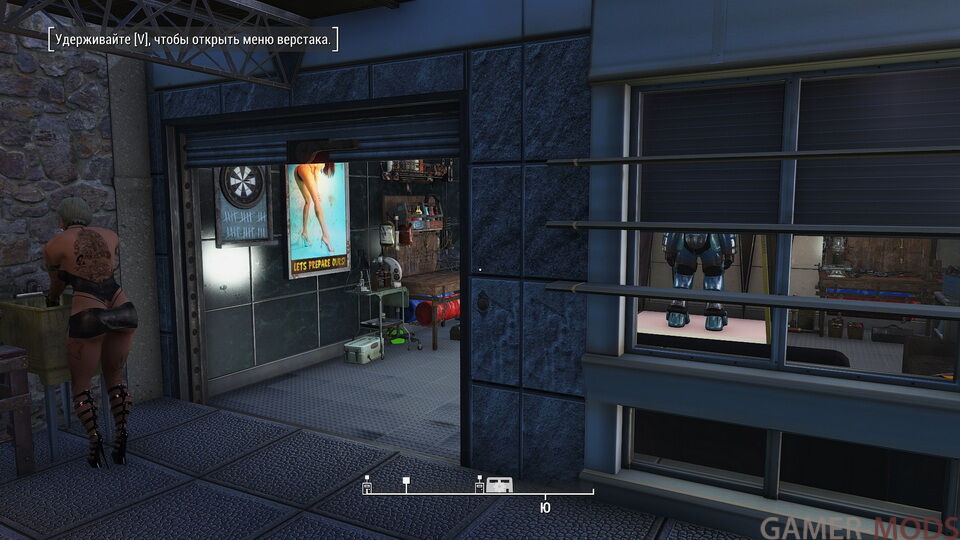Click the large building marker on the compass
The image size is (960, 540).
click(x=500, y=485)
